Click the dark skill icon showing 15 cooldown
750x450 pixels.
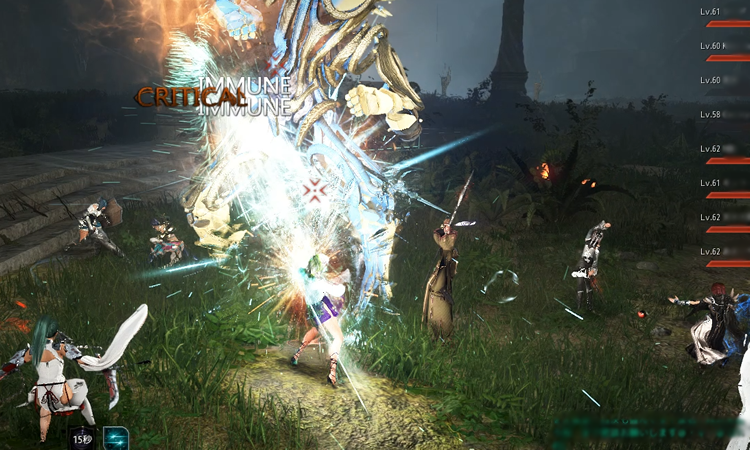(82, 438)
